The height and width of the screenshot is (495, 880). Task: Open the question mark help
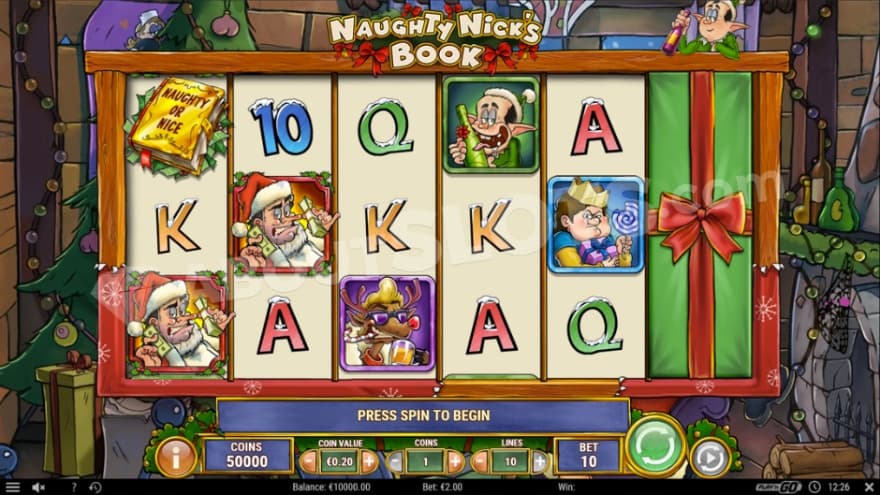pos(73,487)
